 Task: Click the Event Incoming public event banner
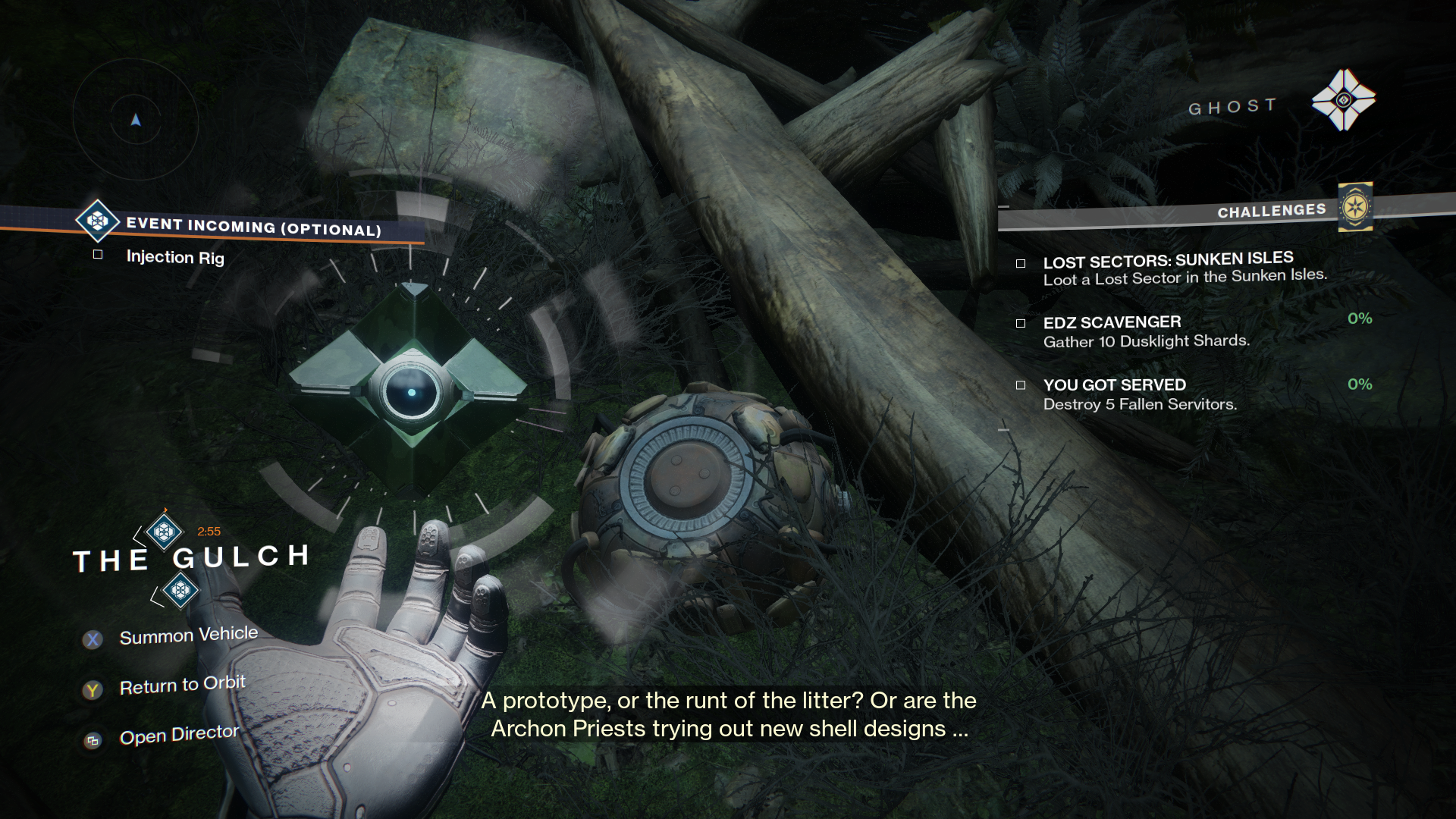(x=253, y=226)
